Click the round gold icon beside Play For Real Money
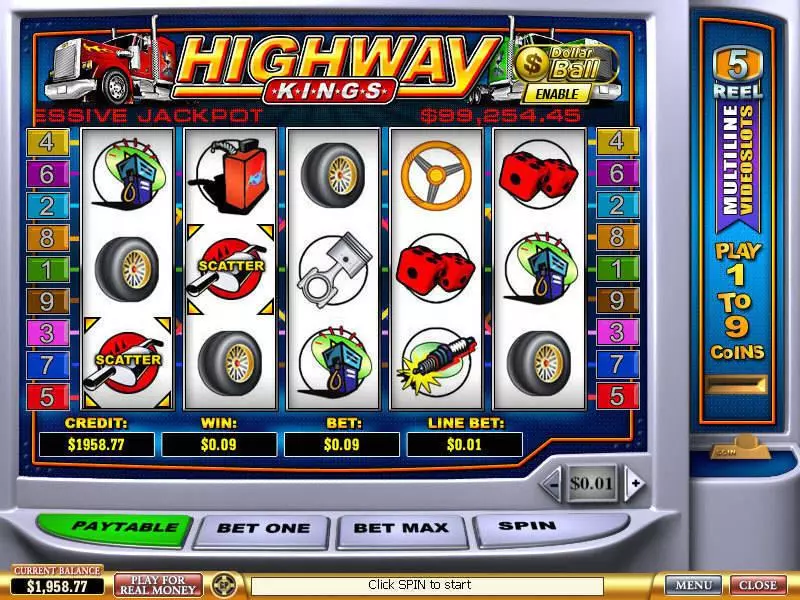 224,585
